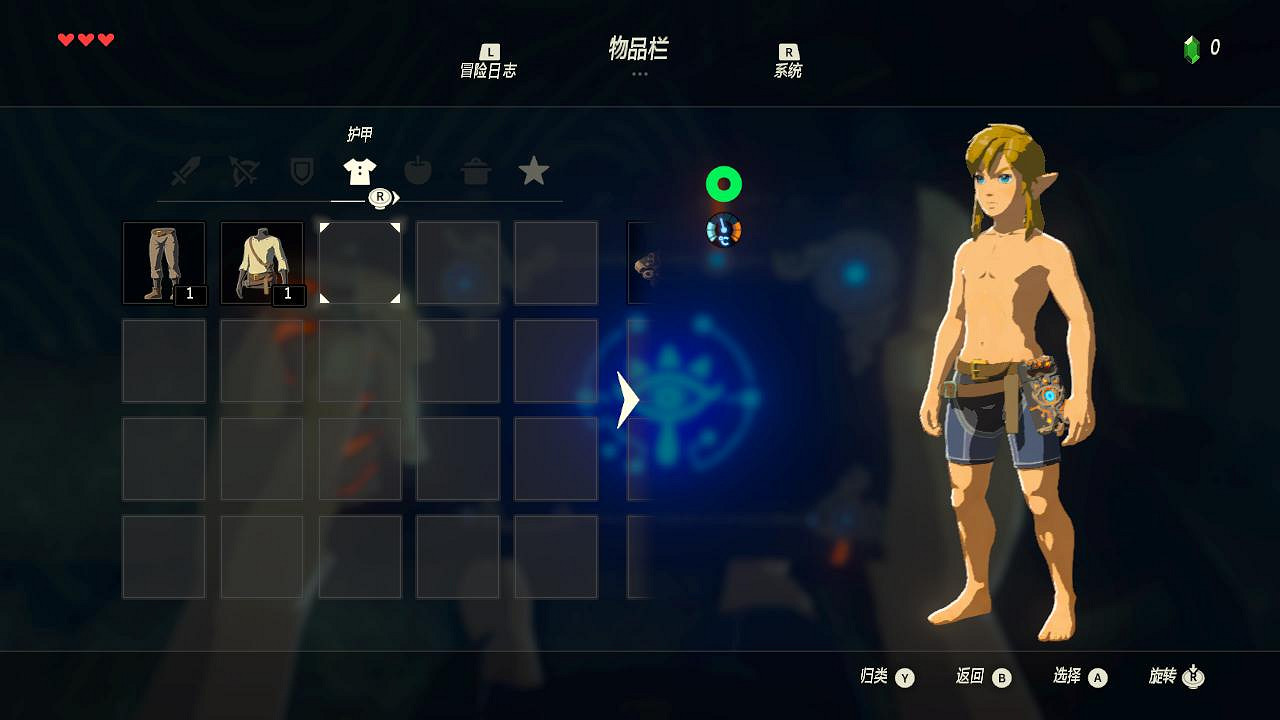Open the materials apple category icon

[418, 171]
